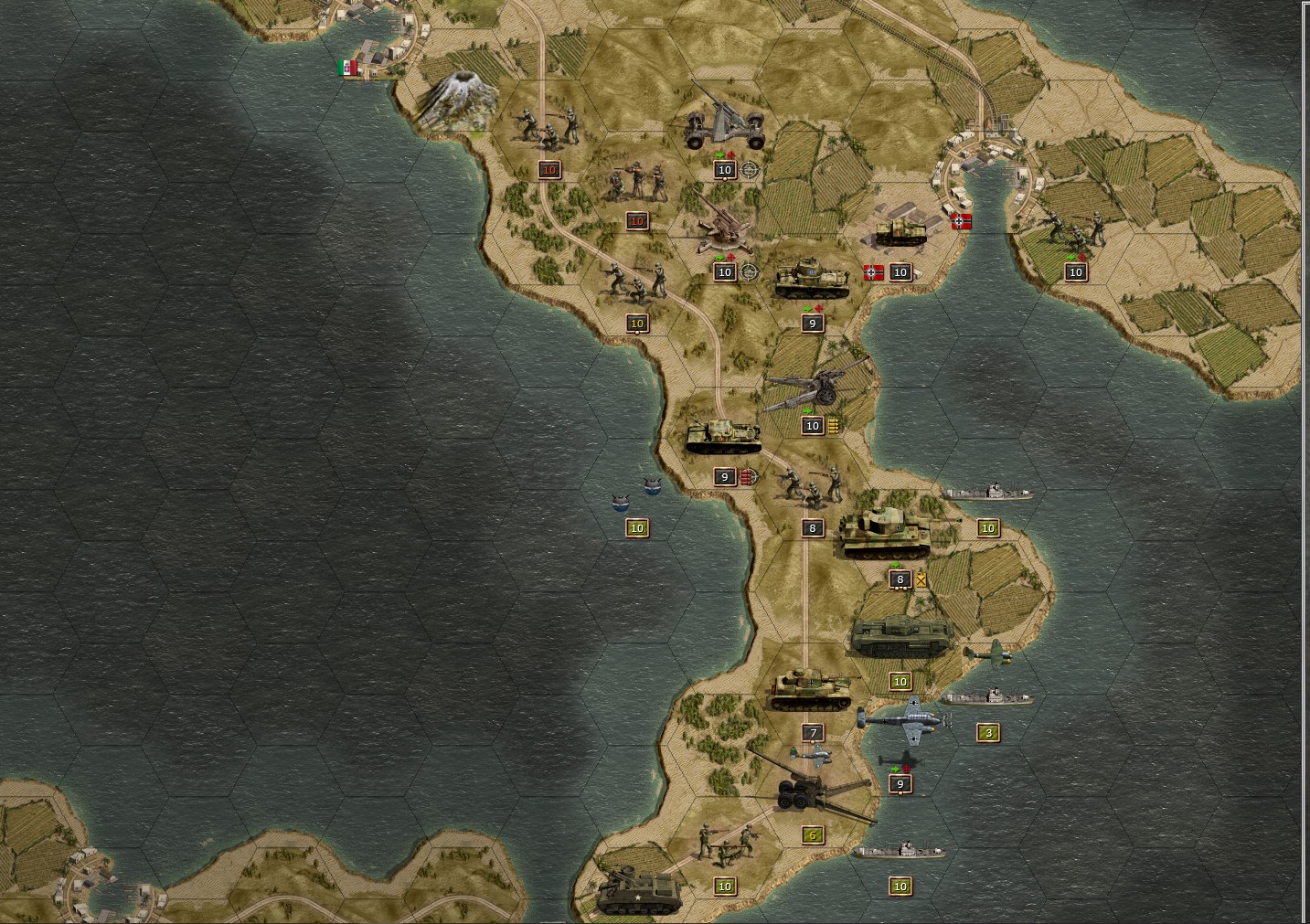1310x924 pixels.
Task: Click the yellow low-fuel jerrycan icon next to the Tiger's strength 8
Action: point(921,579)
